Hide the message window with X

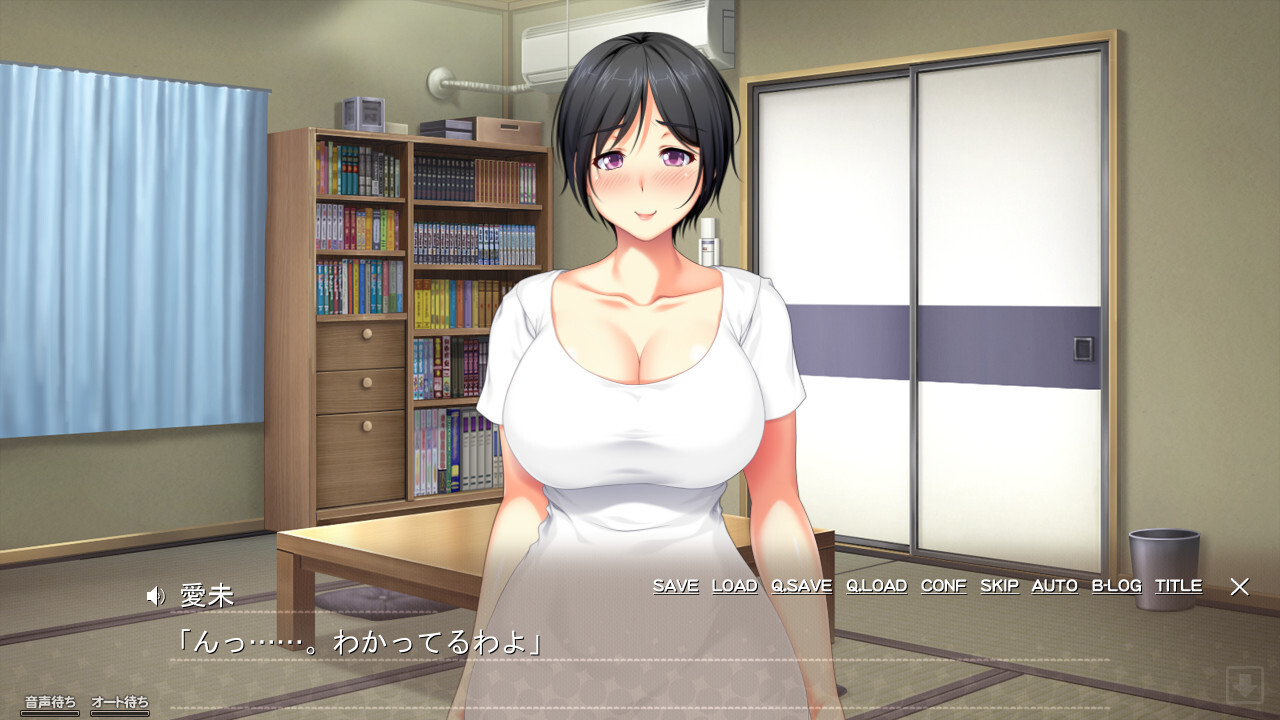(1239, 587)
